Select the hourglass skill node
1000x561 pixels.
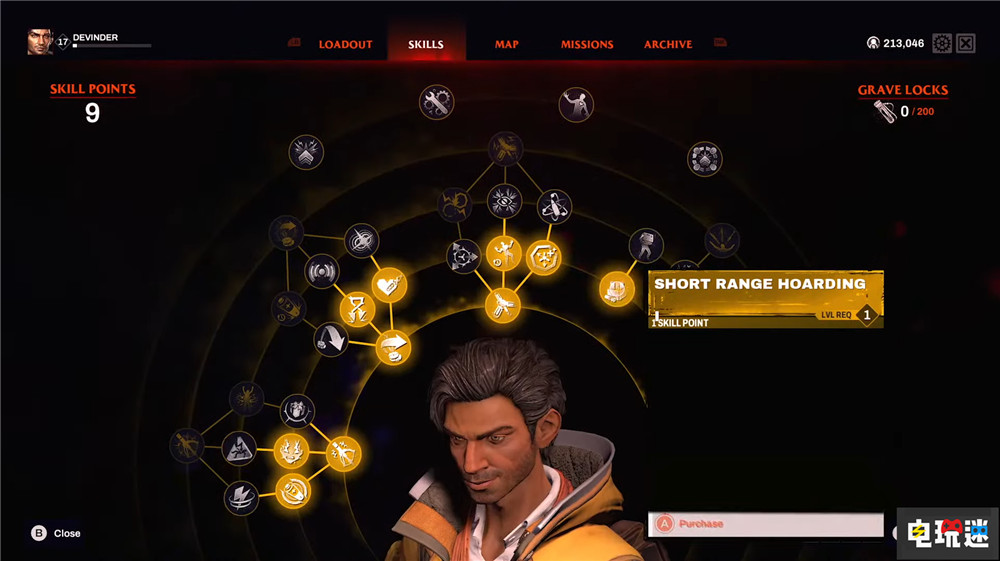[357, 308]
